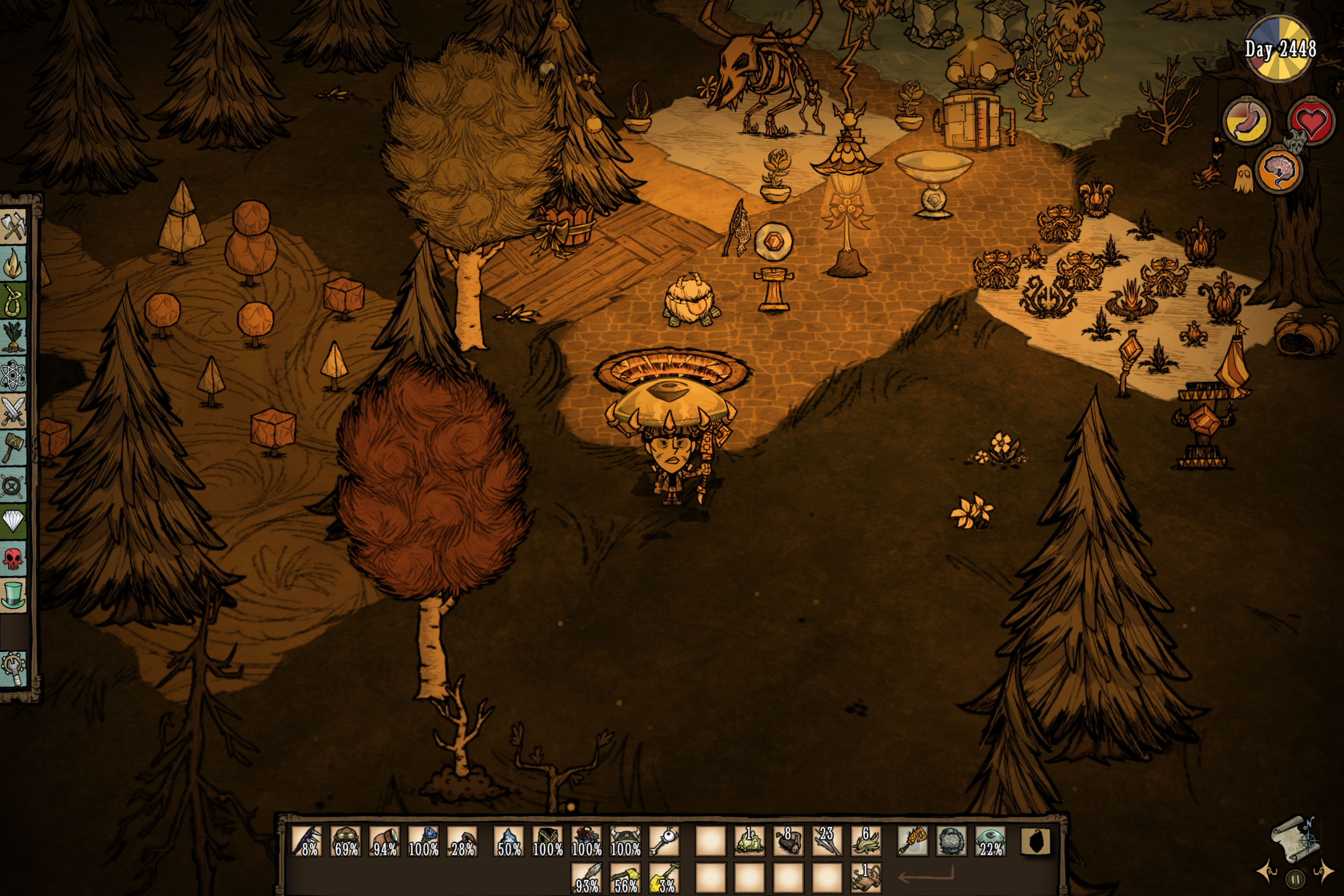
Task: Choose the stack of 23 twigs
Action: pyautogui.click(x=826, y=841)
